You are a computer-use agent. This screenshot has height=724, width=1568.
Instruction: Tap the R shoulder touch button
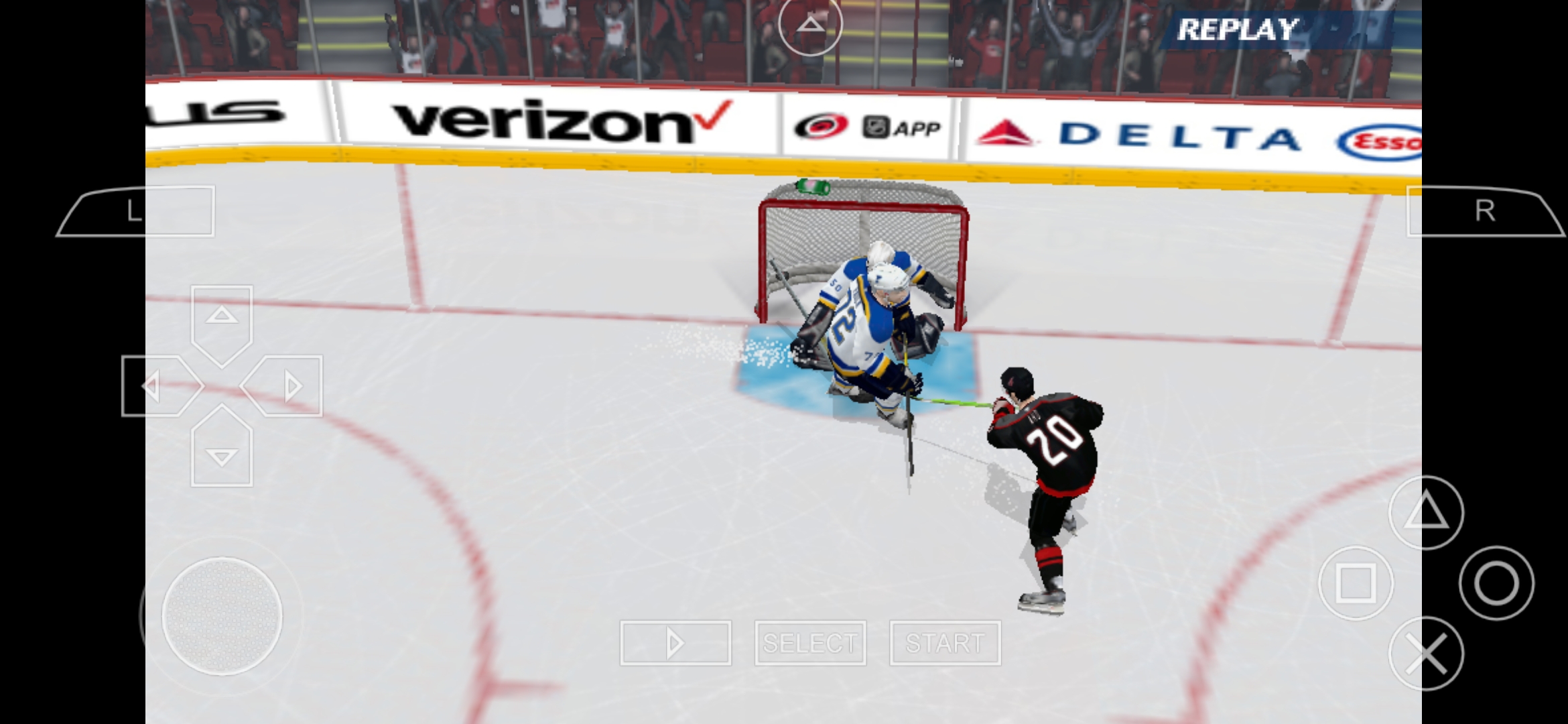pos(1484,211)
